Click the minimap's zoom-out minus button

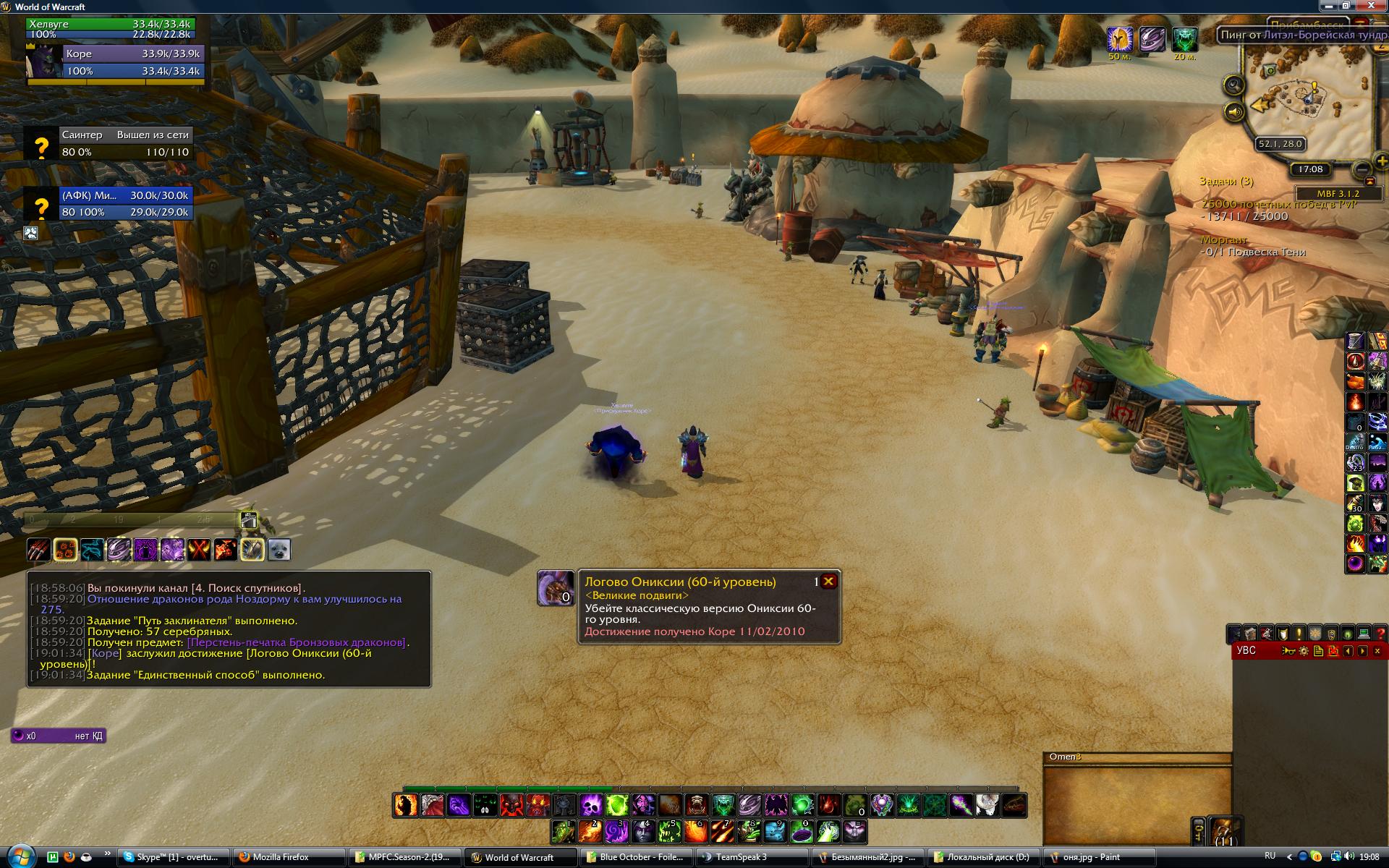tap(1362, 169)
